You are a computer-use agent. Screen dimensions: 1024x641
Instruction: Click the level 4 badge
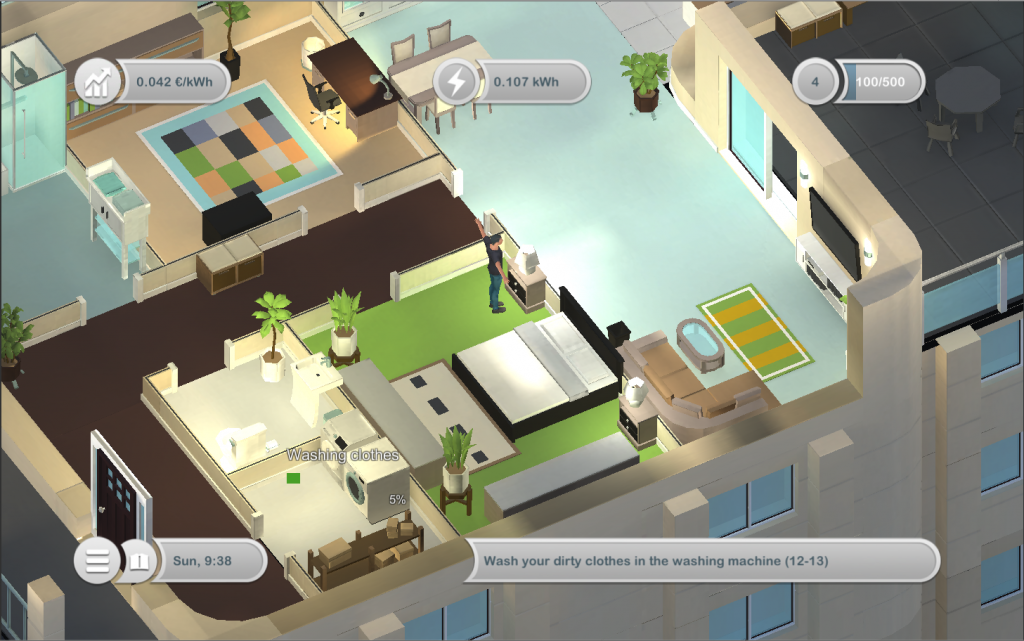click(x=816, y=82)
